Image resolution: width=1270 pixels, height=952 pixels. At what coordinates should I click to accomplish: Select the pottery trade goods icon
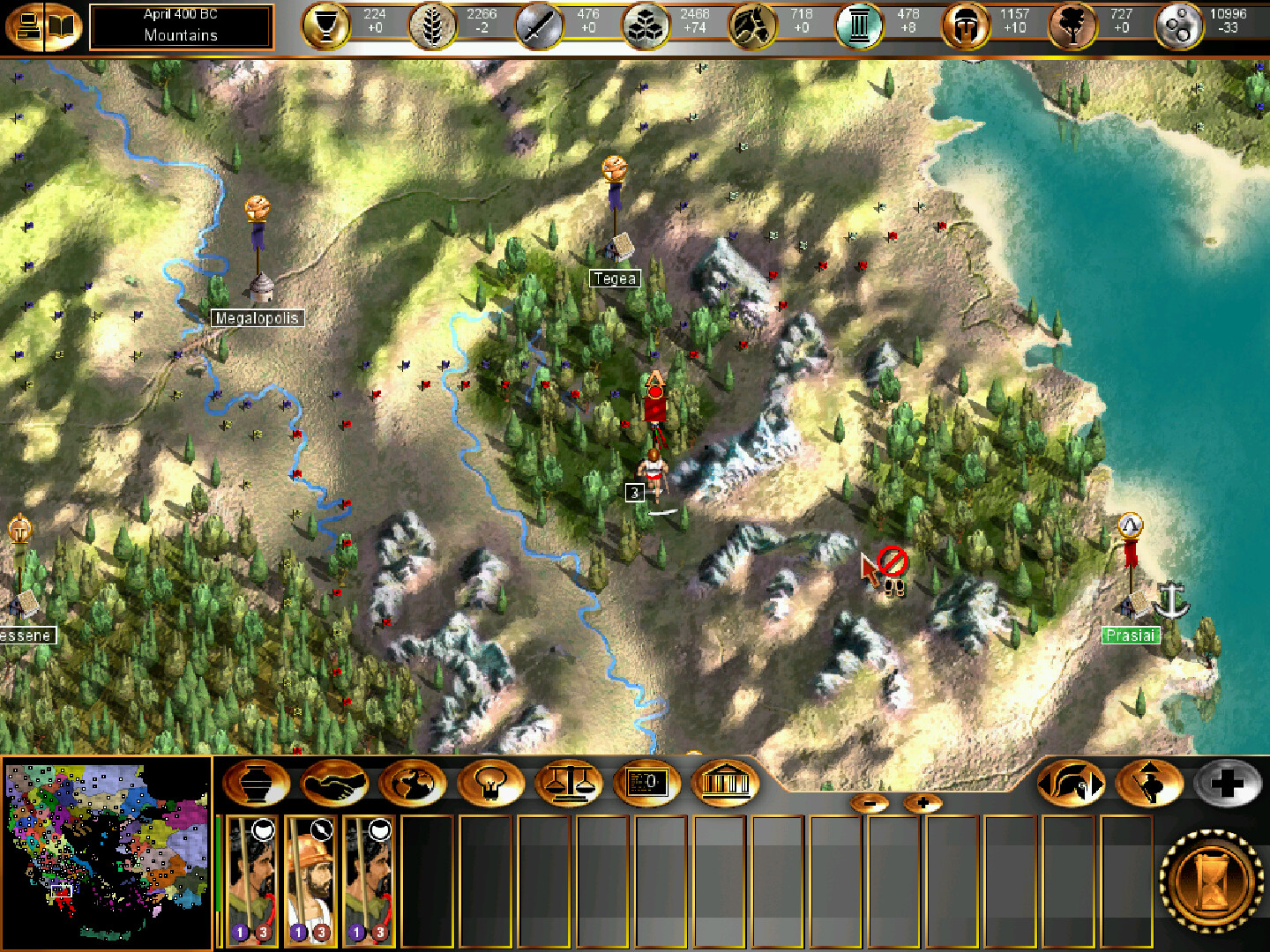[x=257, y=783]
